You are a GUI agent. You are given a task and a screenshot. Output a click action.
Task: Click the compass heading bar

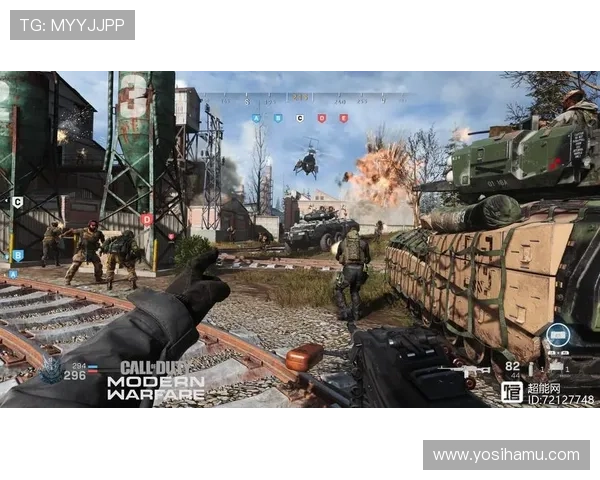click(300, 99)
